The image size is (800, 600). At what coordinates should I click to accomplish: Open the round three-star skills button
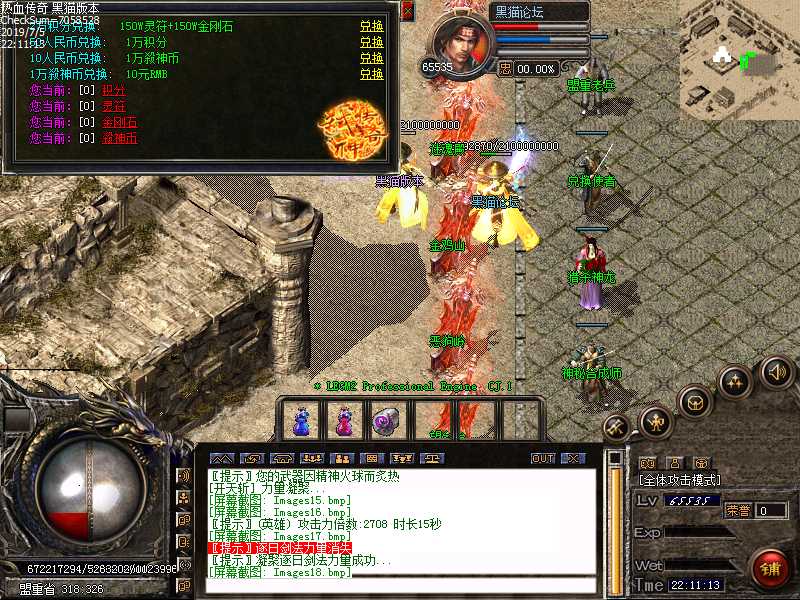click(x=735, y=382)
